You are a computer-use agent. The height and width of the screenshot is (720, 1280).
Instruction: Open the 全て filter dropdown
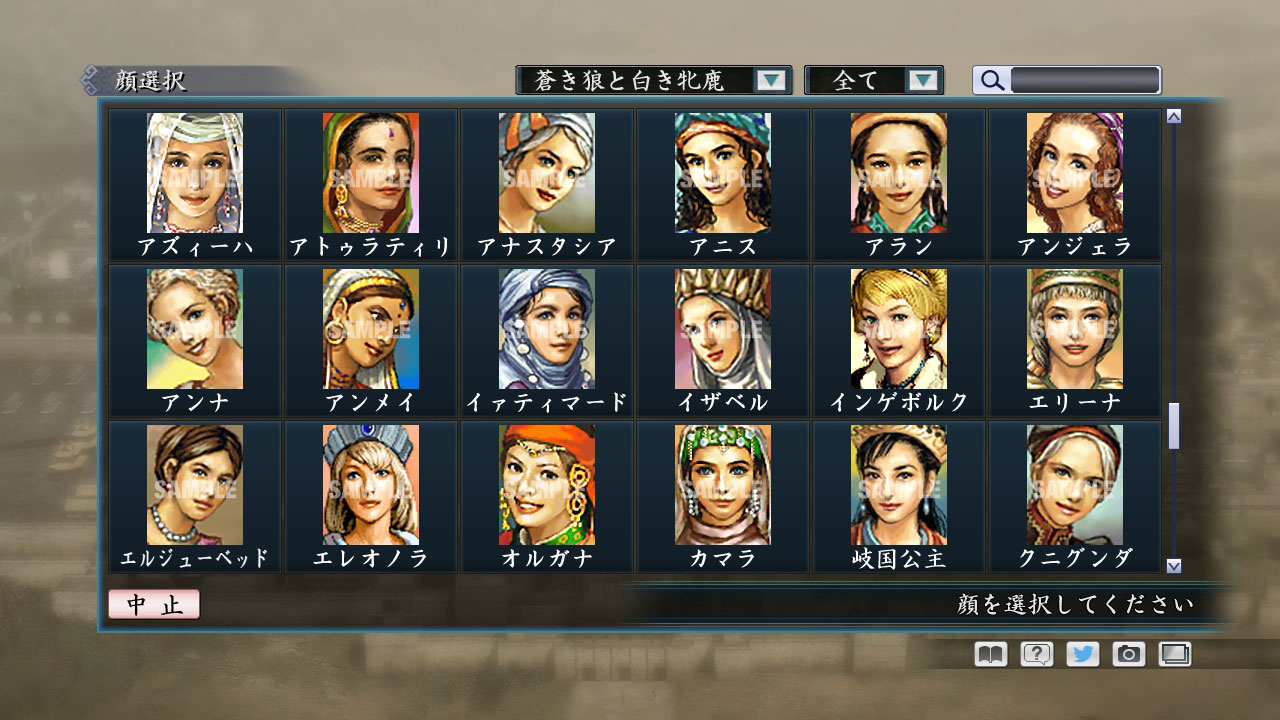(x=865, y=79)
